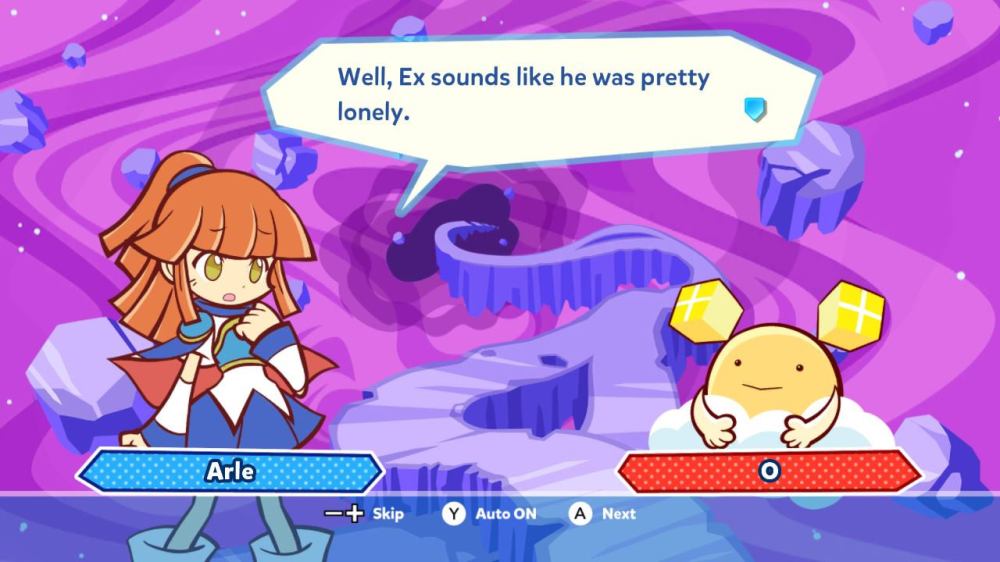Advance with the Next label

point(605,514)
